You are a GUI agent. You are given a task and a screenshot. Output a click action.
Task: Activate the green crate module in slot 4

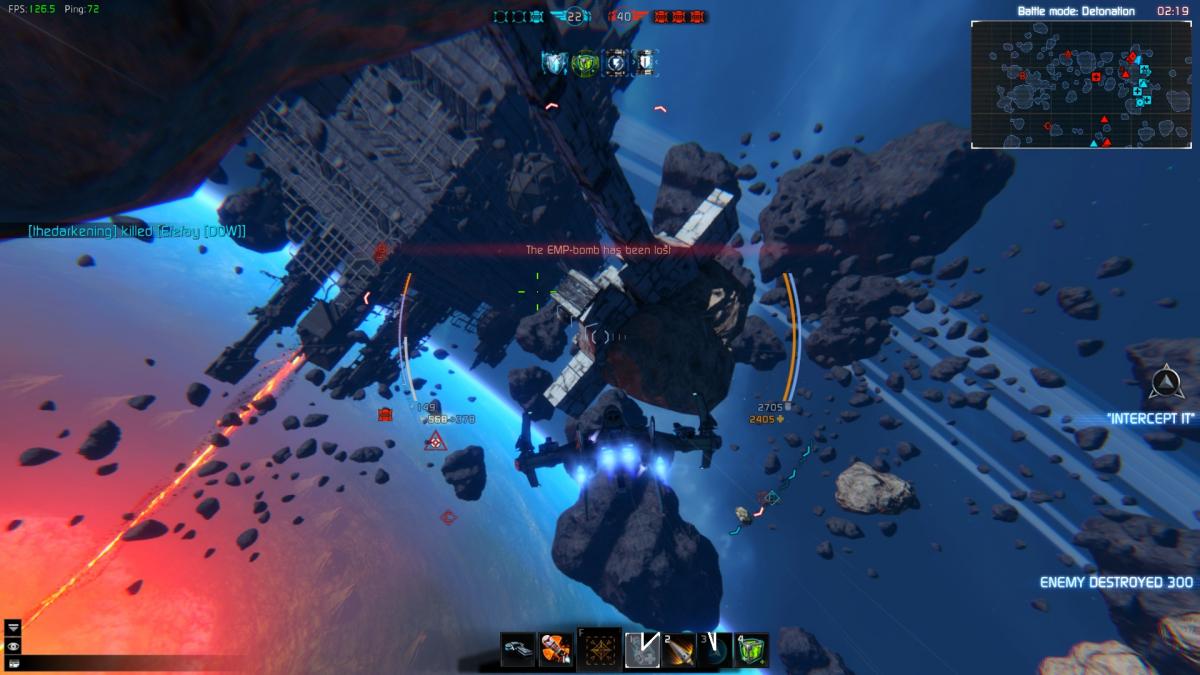click(x=752, y=650)
